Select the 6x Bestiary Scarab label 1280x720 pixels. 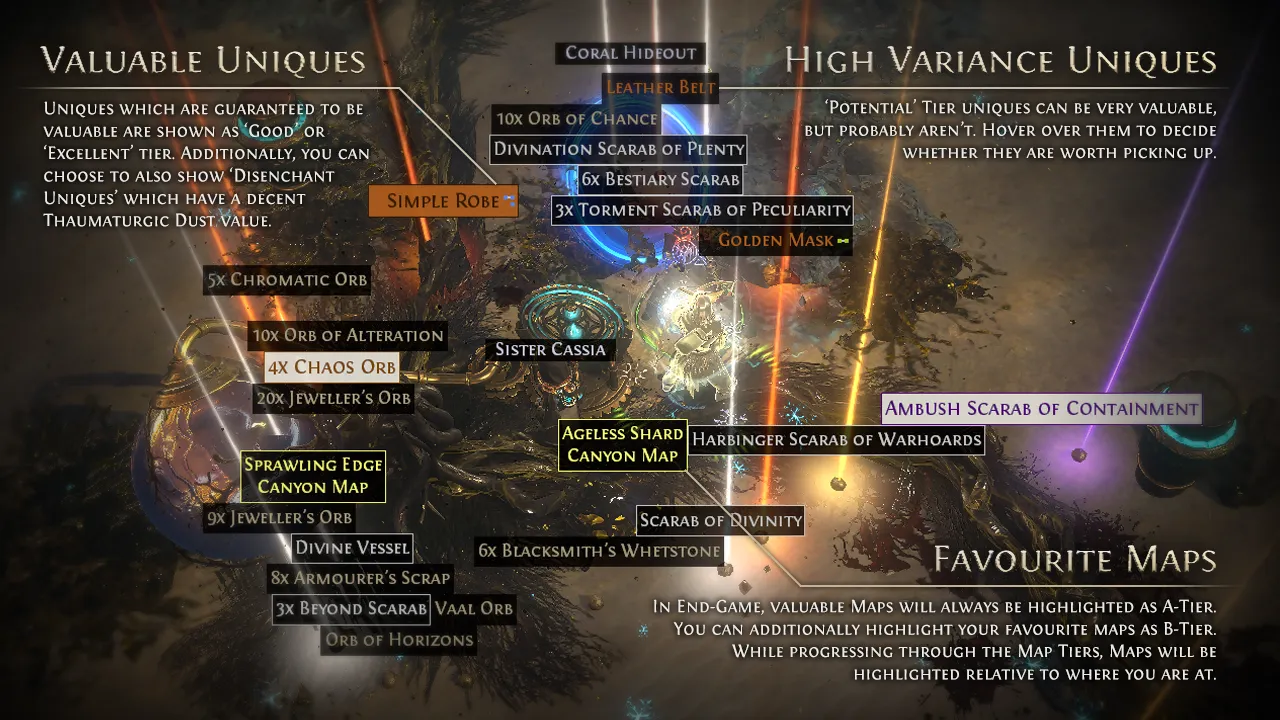(660, 180)
